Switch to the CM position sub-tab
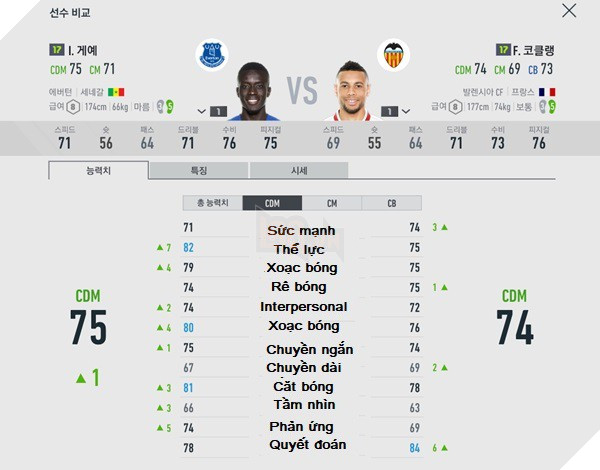Image resolution: width=600 pixels, height=470 pixels. tap(331, 203)
